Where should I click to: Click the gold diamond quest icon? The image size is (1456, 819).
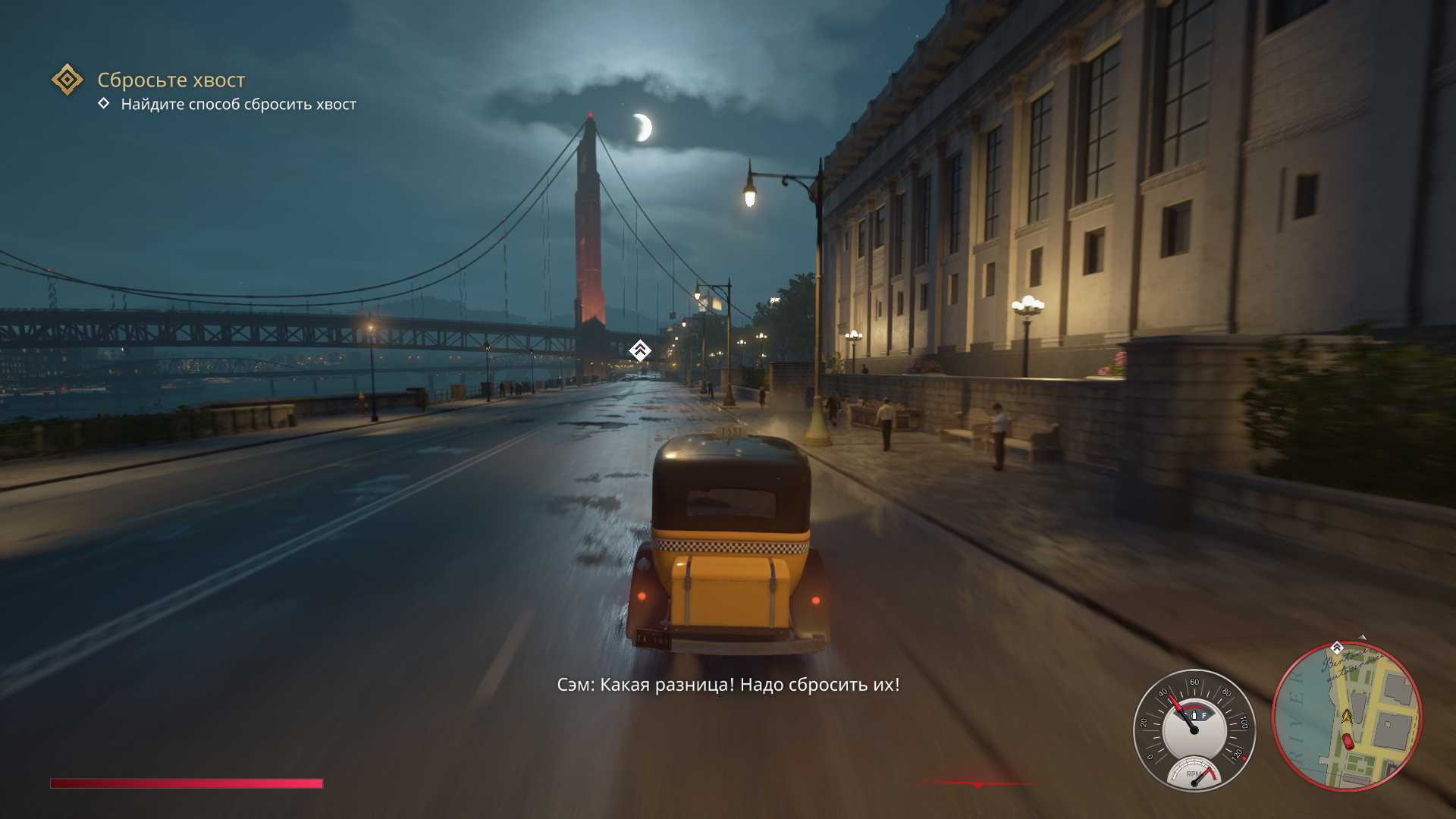pyautogui.click(x=67, y=80)
